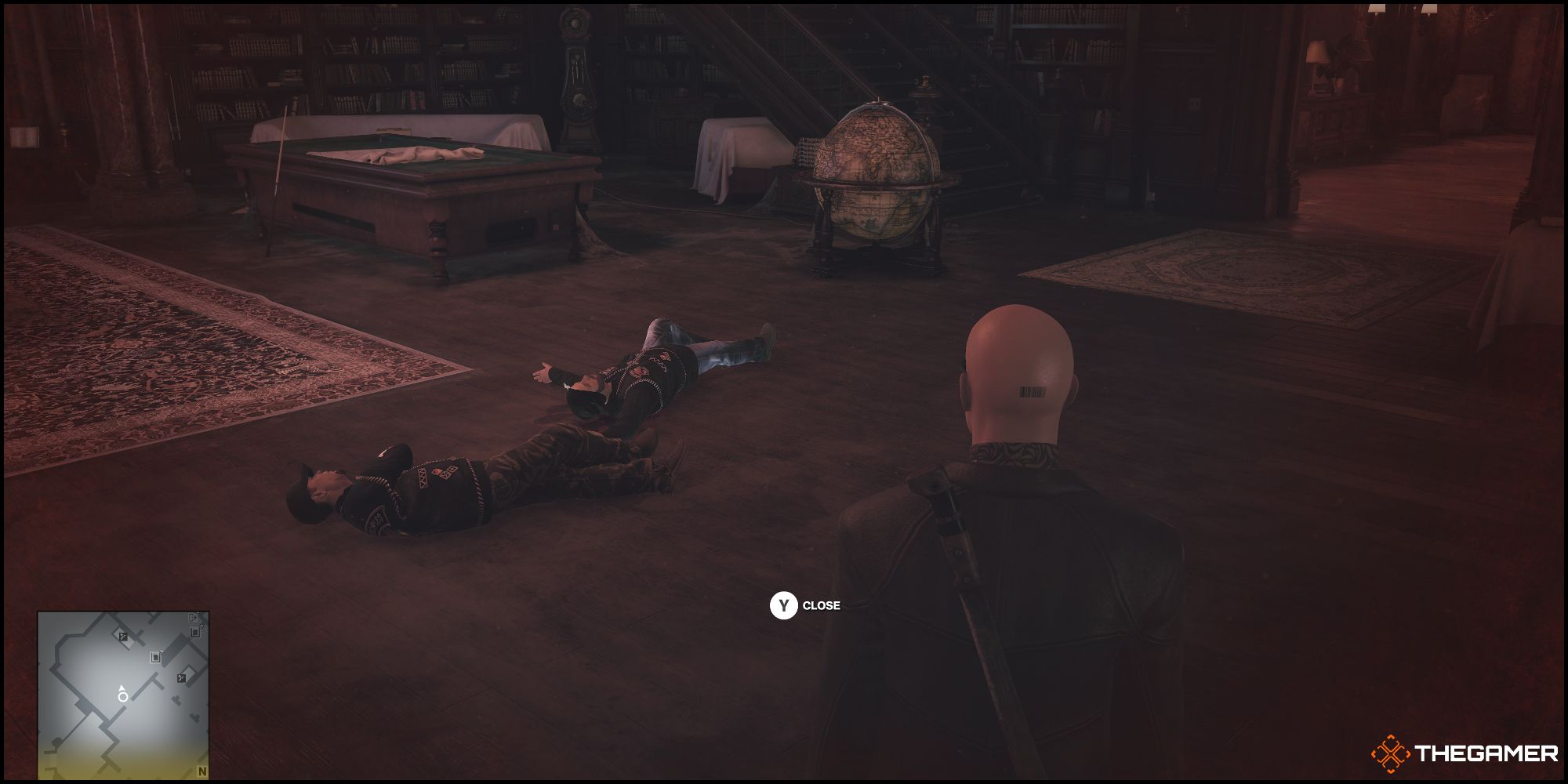Select the central doorway icon with arrow on the minimap
The image size is (1568, 784).
[x=155, y=657]
